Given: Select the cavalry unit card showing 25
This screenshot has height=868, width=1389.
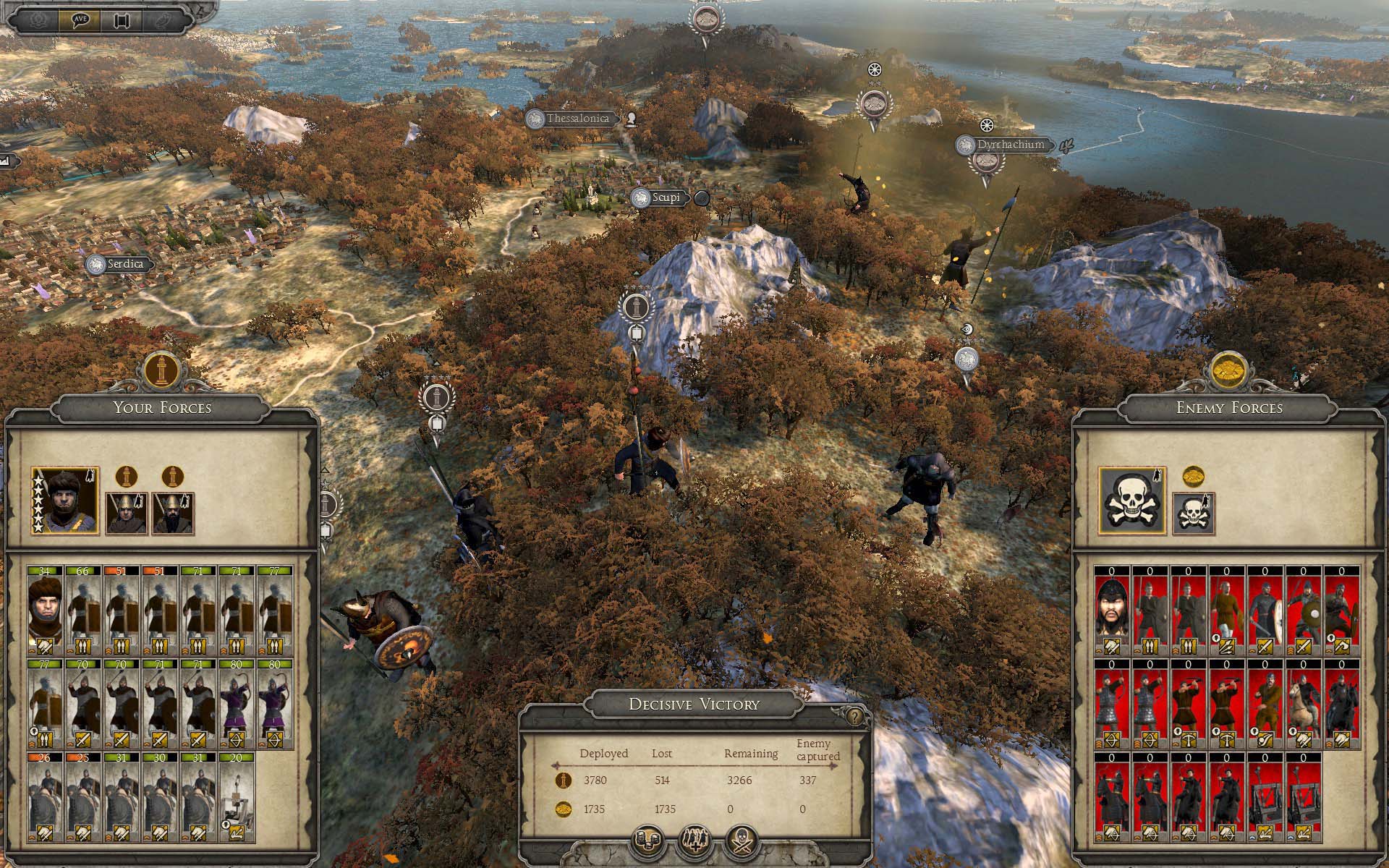Looking at the screenshot, I should click(x=82, y=797).
